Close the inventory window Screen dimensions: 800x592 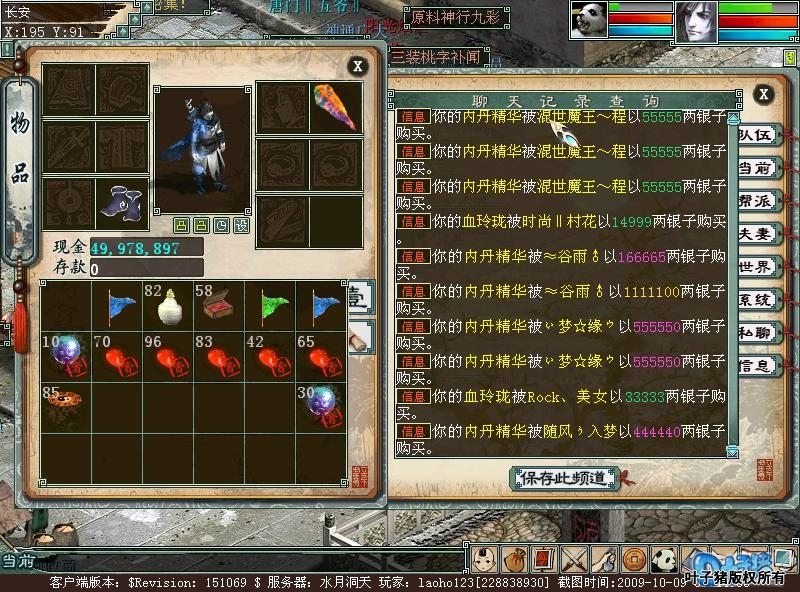[357, 67]
